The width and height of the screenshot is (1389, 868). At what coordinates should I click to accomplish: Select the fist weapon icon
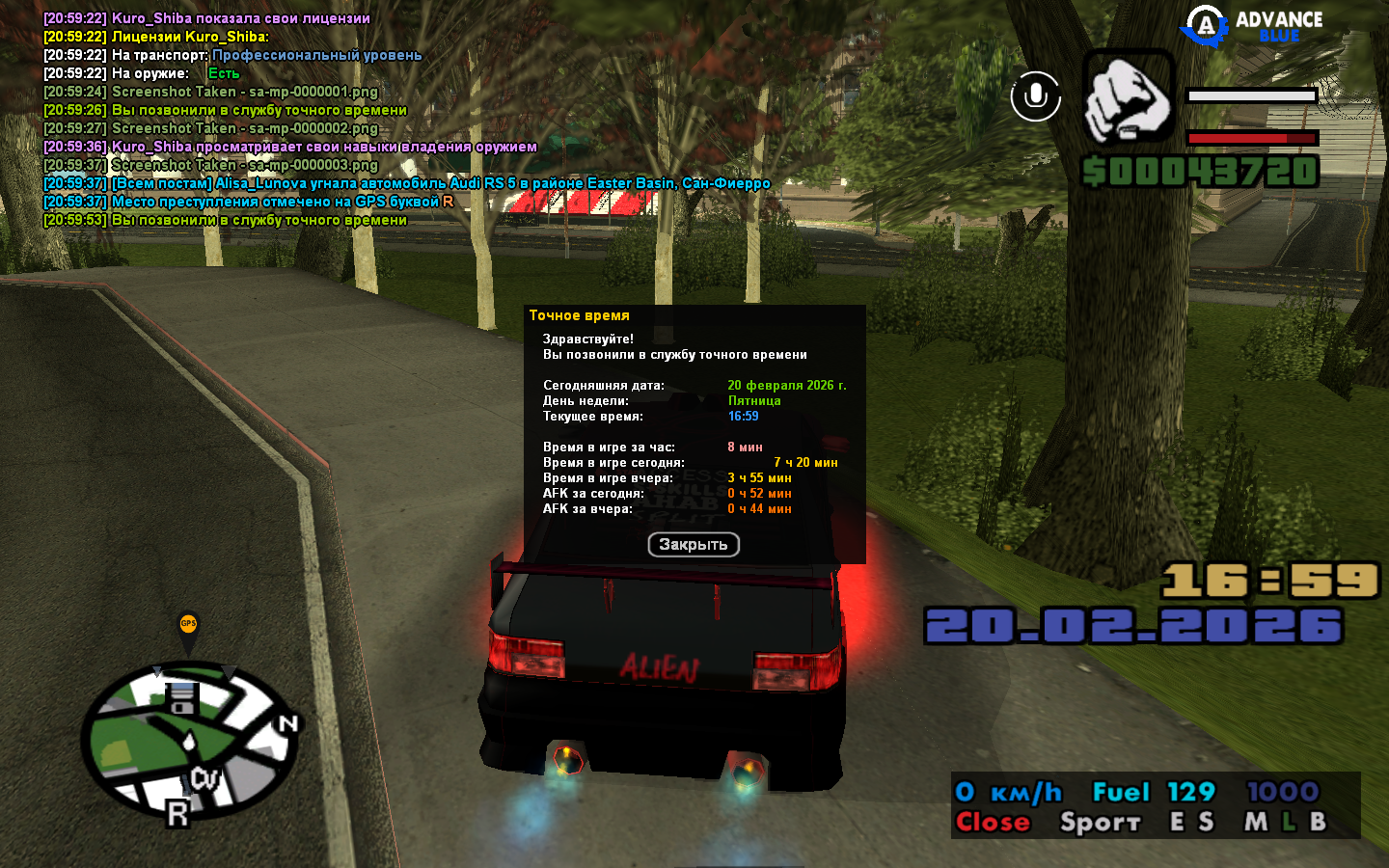click(x=1128, y=97)
